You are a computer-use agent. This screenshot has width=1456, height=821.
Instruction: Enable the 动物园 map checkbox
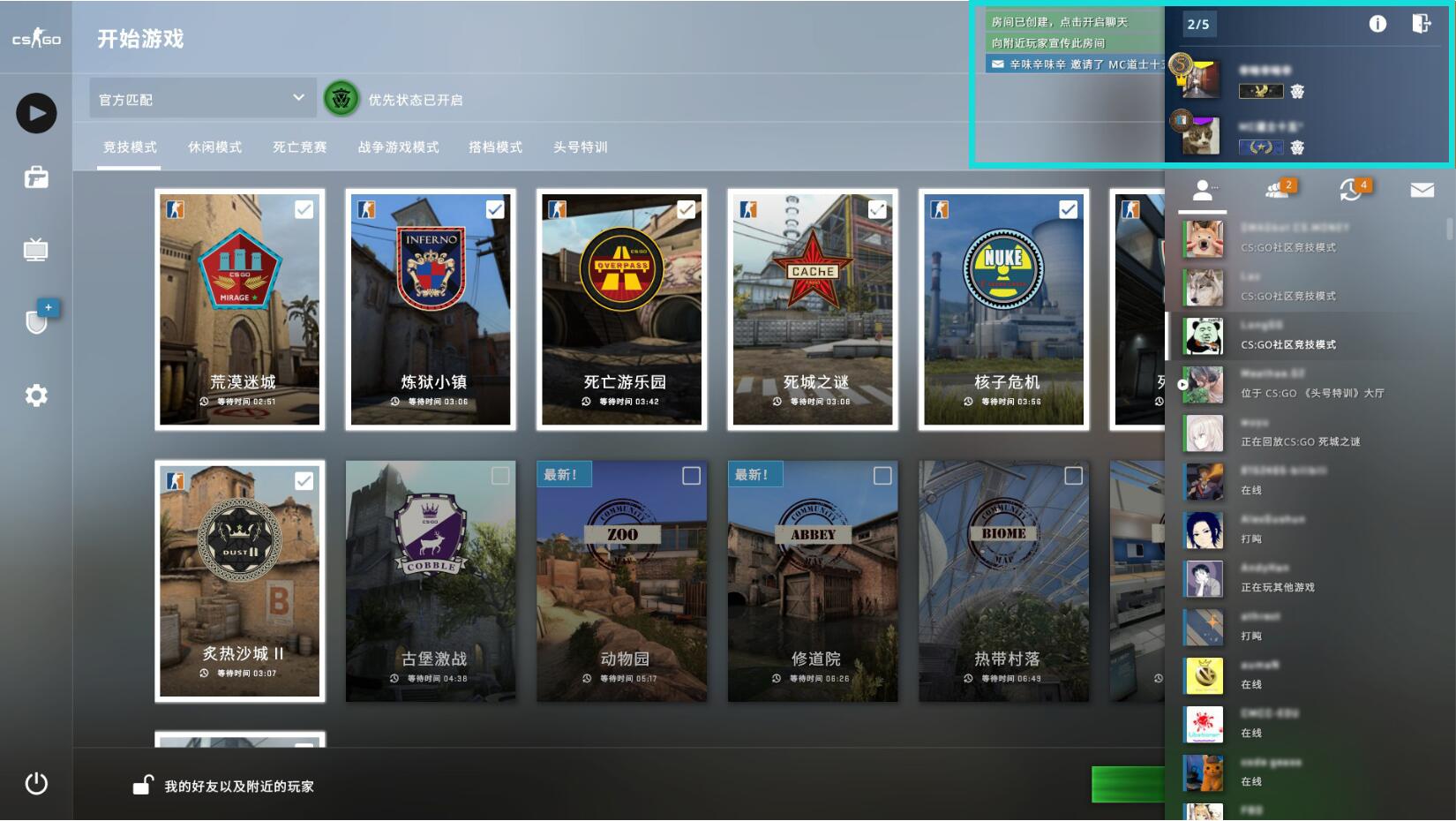694,475
